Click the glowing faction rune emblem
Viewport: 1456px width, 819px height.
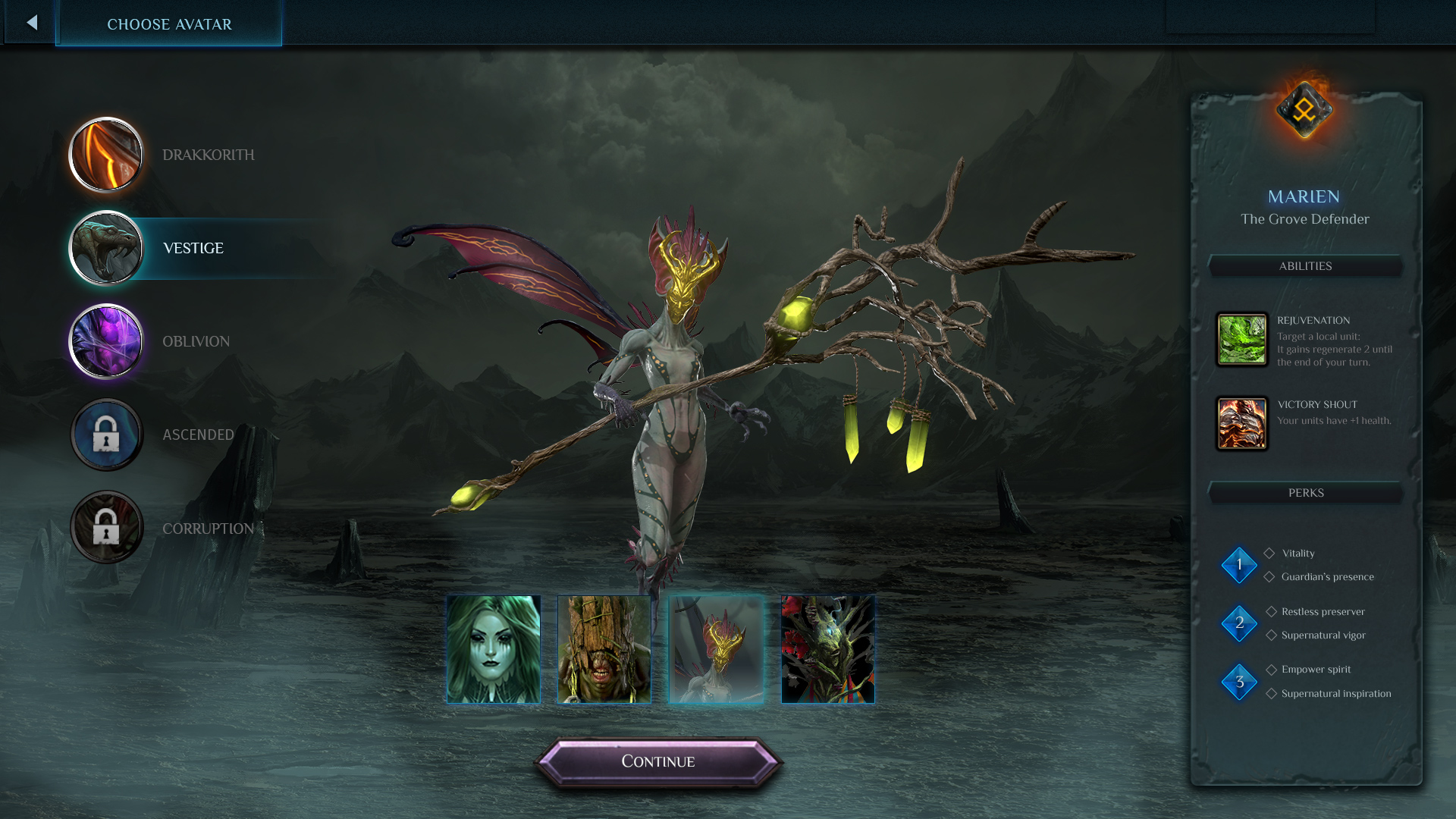coord(1304,108)
